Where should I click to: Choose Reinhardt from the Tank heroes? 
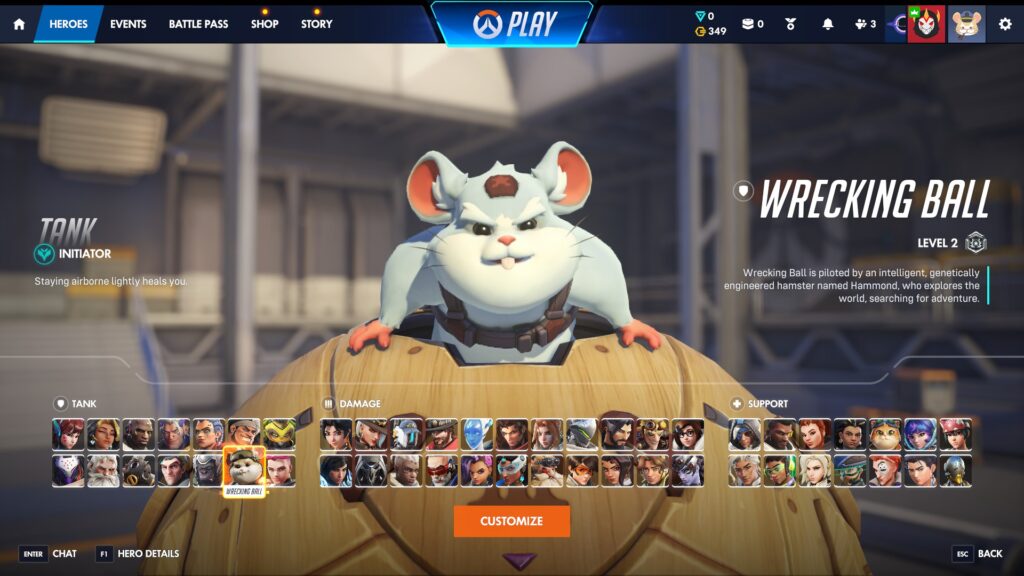point(103,471)
